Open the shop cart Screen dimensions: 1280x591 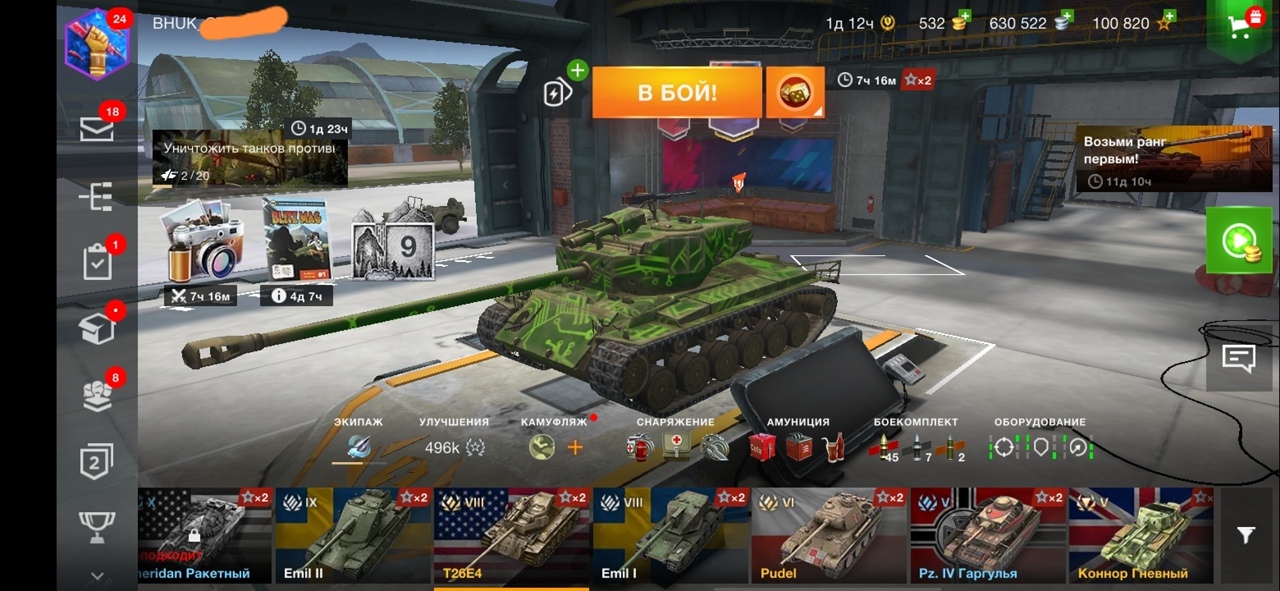1243,26
